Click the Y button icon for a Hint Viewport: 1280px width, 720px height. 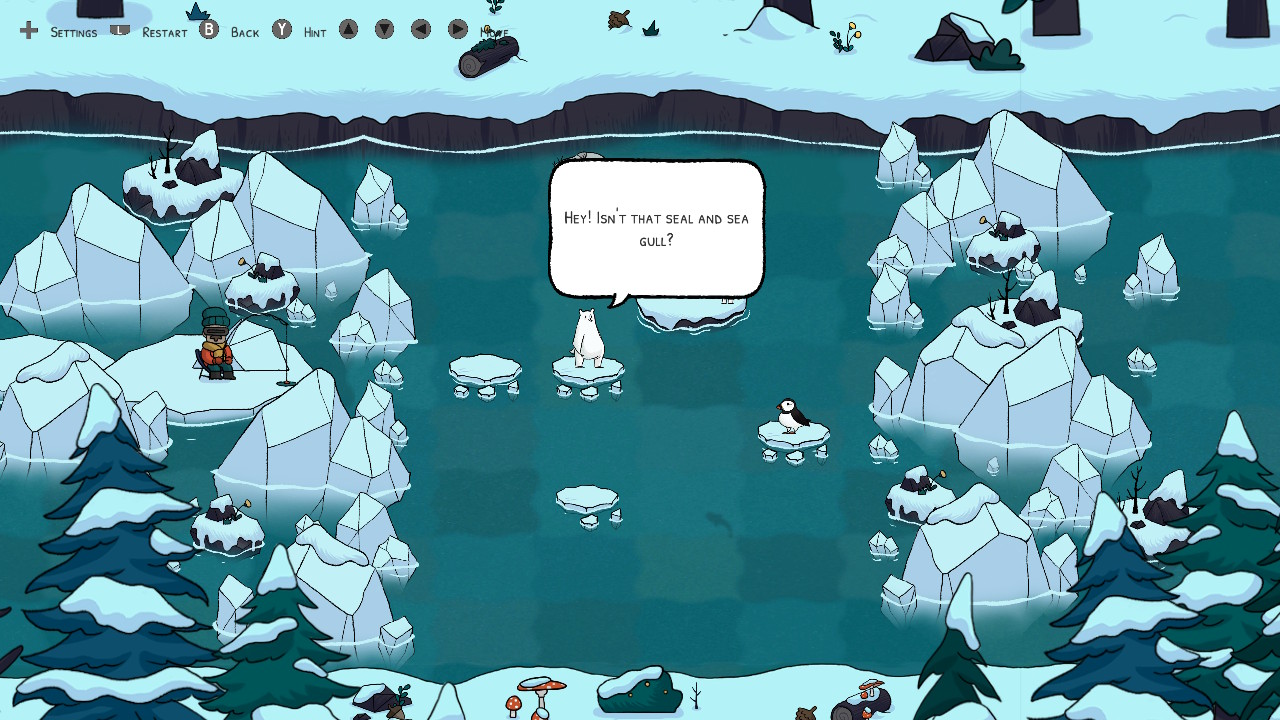(x=282, y=30)
